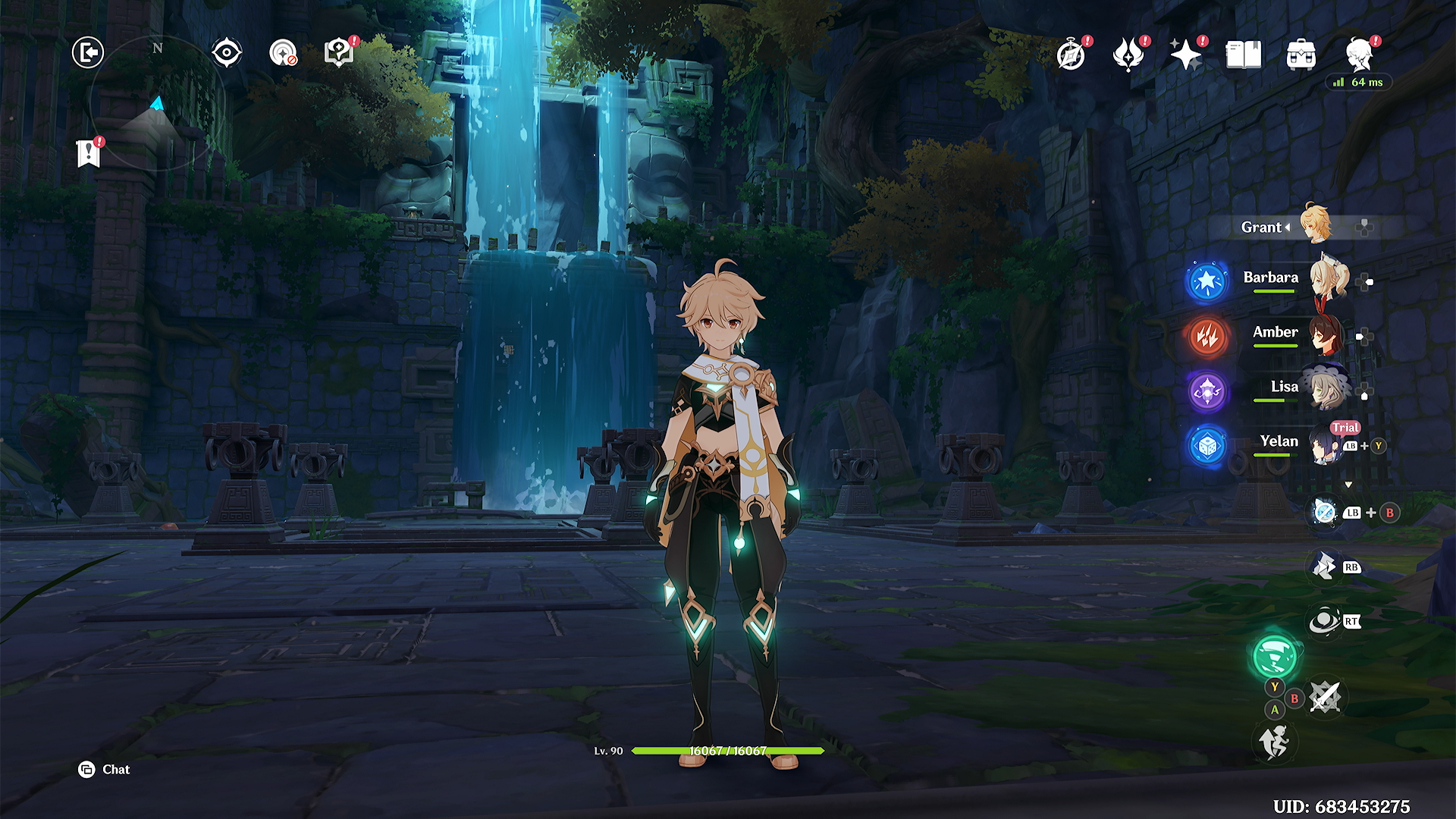Open the Adventurer Handbook compass icon

[x=1071, y=55]
